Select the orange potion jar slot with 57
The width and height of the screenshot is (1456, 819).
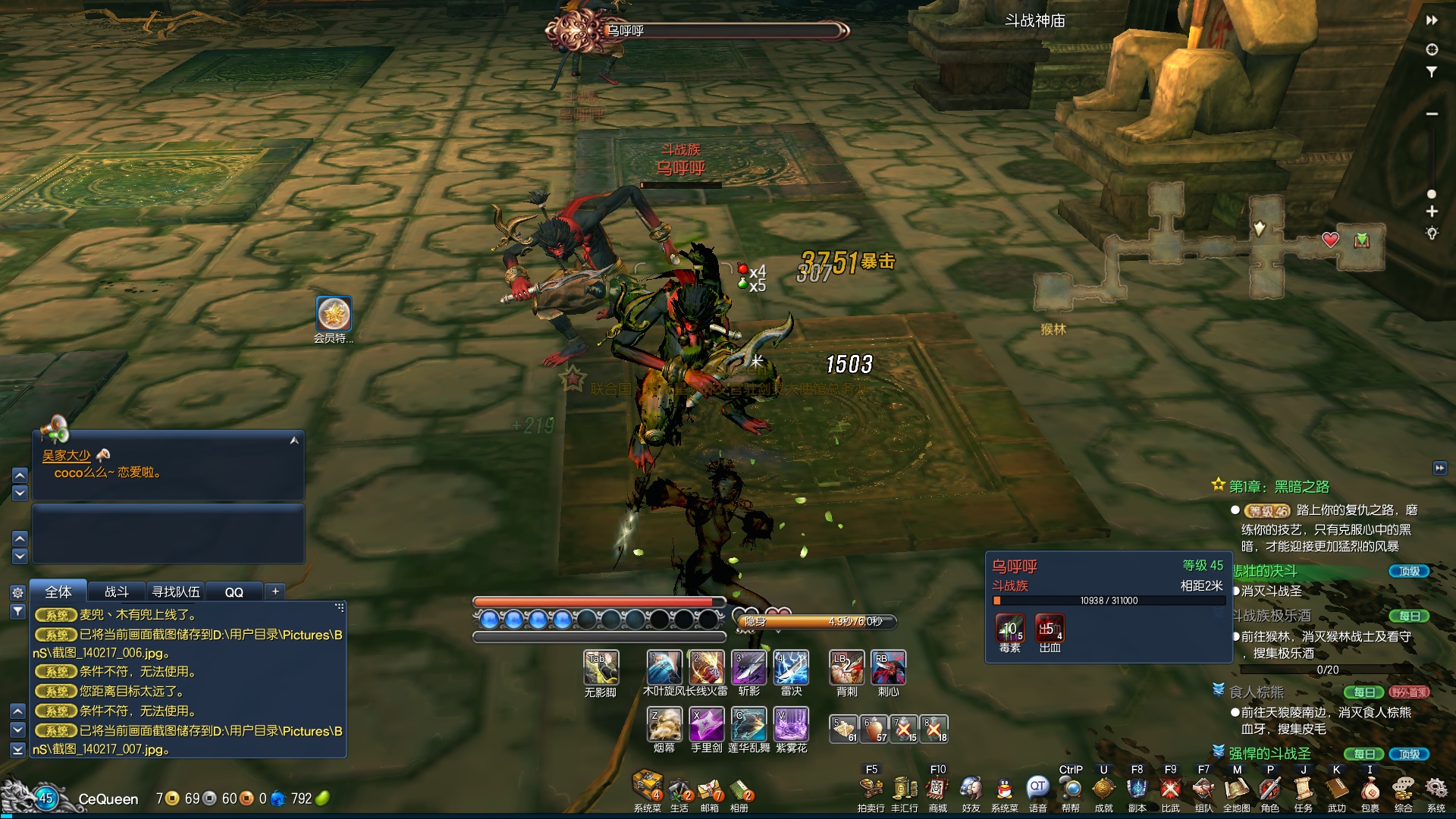[874, 730]
